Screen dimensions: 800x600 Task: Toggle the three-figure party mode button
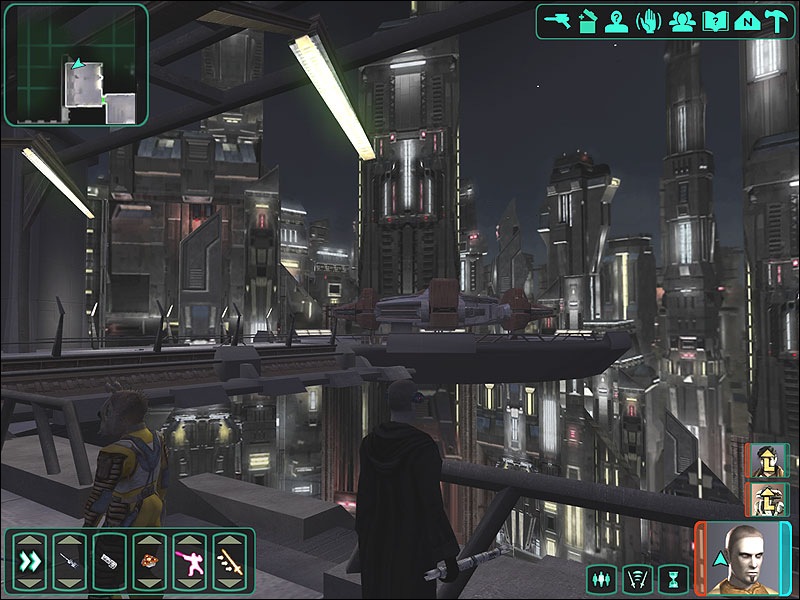[601, 578]
